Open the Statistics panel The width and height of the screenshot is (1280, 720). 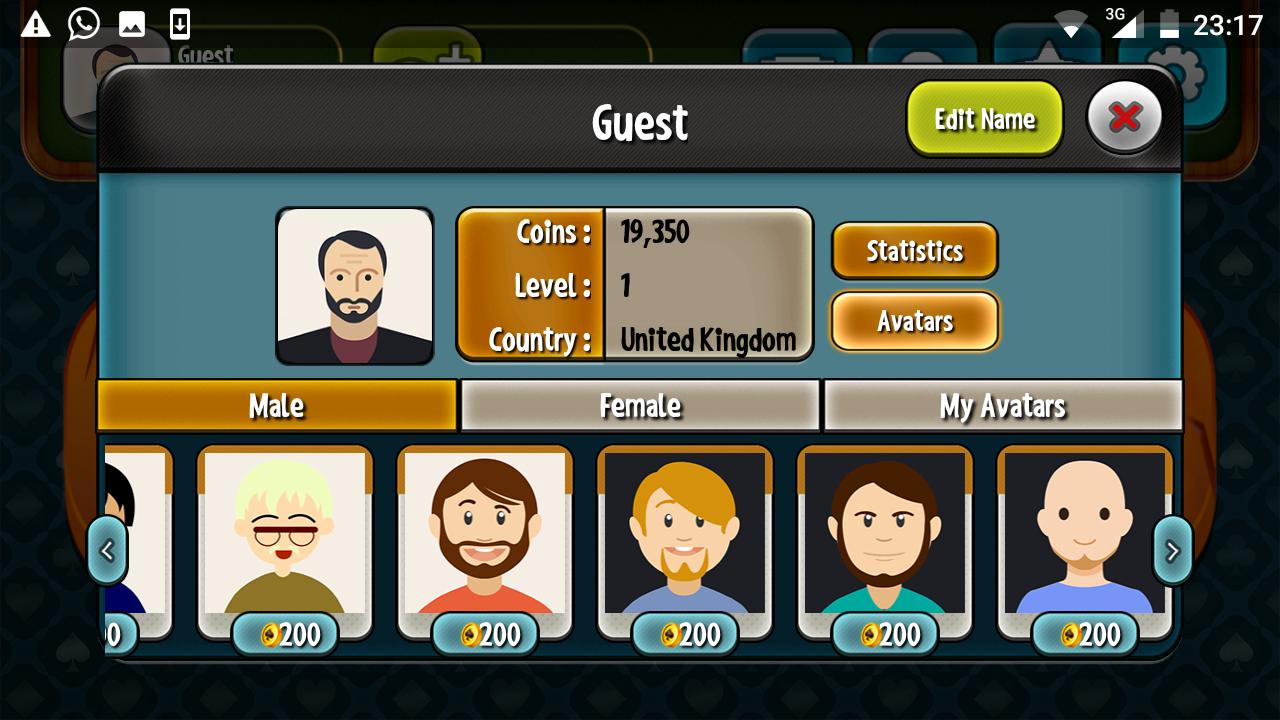(x=914, y=250)
